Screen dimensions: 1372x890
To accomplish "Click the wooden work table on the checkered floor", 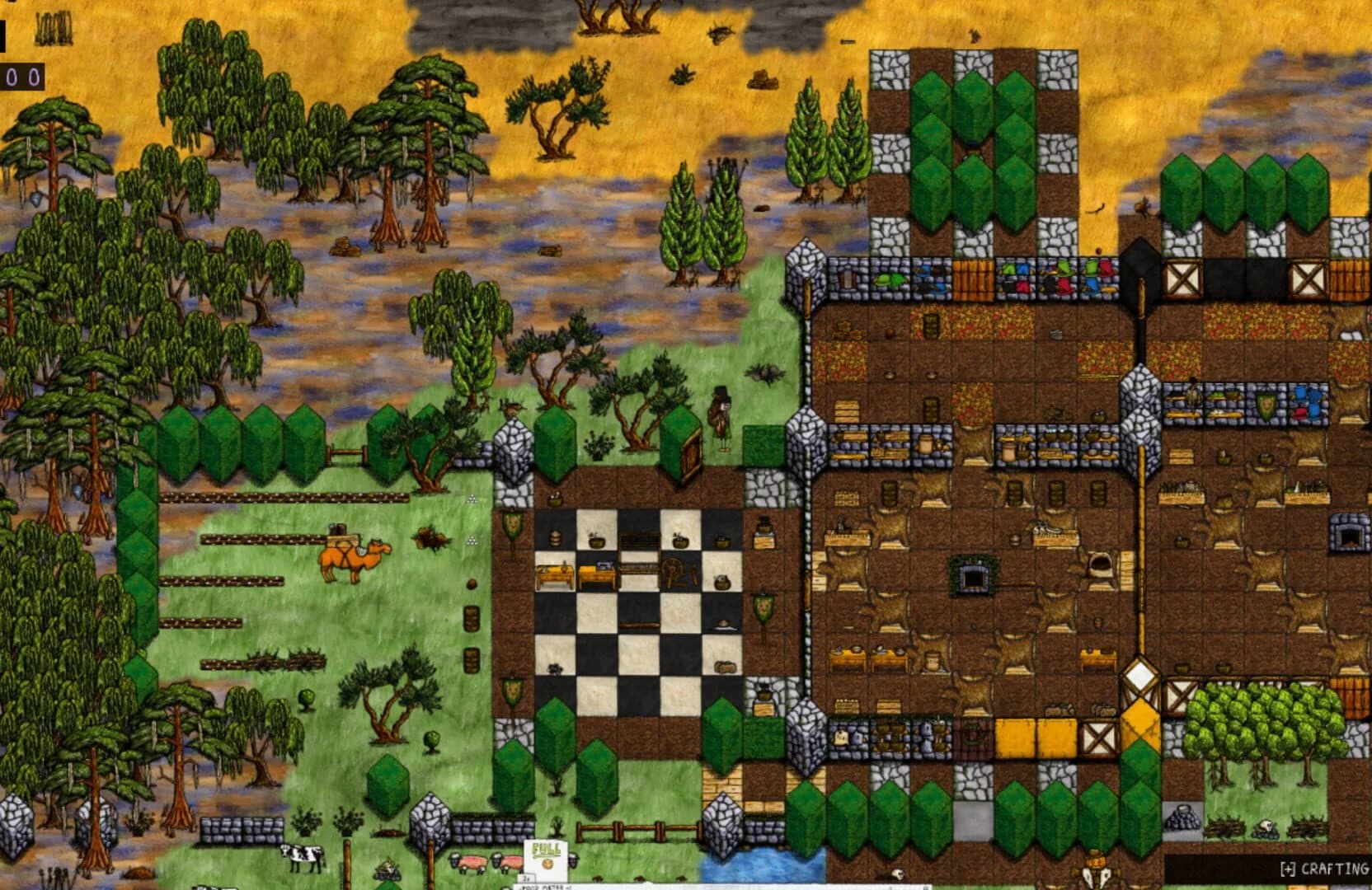I will click(556, 575).
